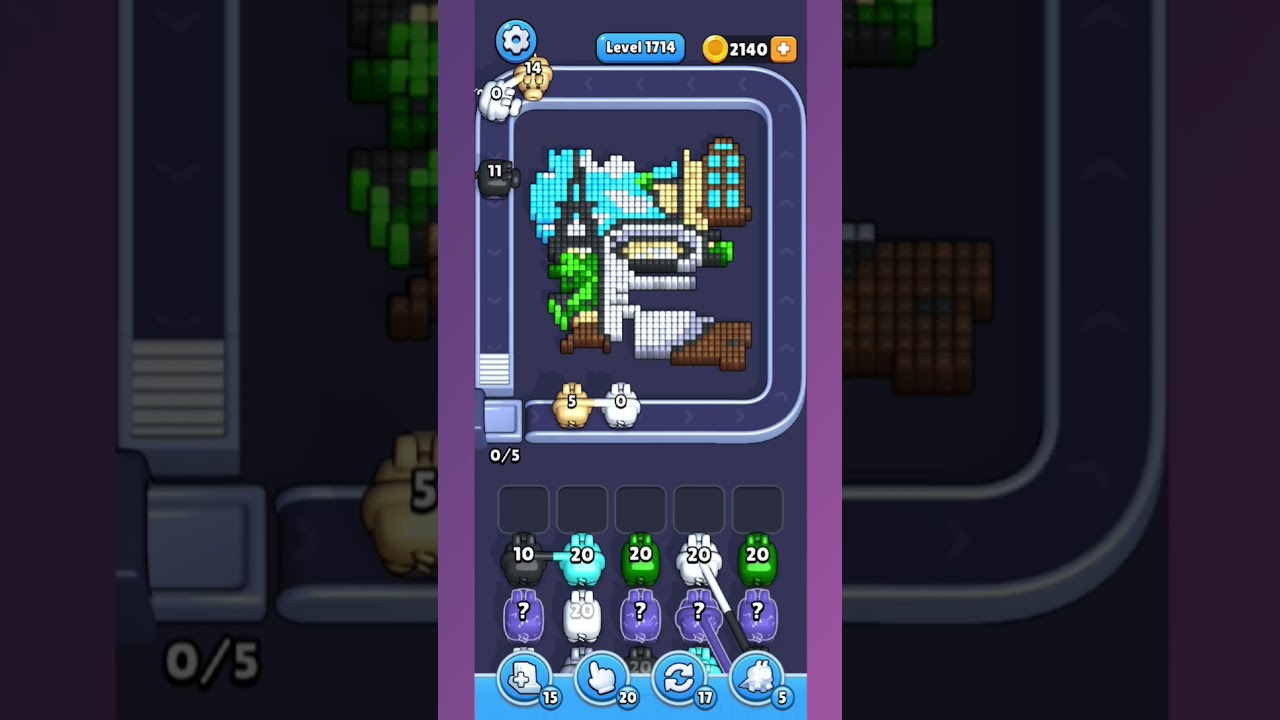Check the 0/5 progress counter
Viewport: 1280px width, 720px height.
[x=503, y=455]
